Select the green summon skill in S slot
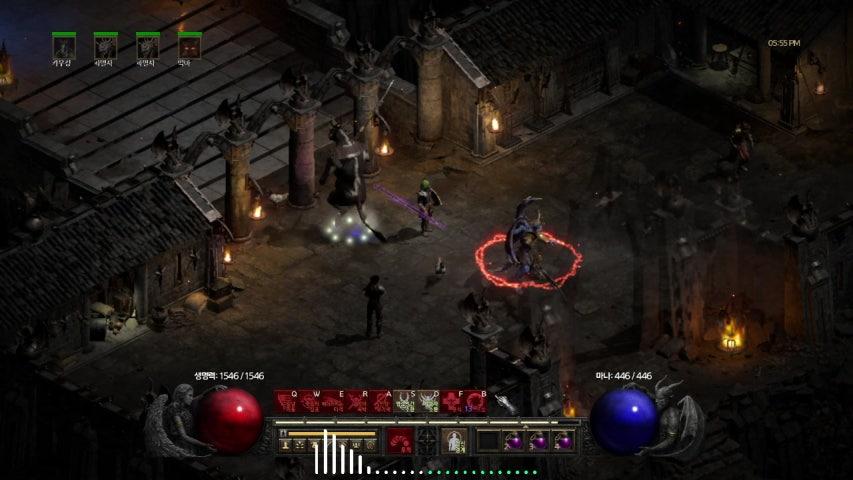This screenshot has width=853, height=480. click(406, 404)
